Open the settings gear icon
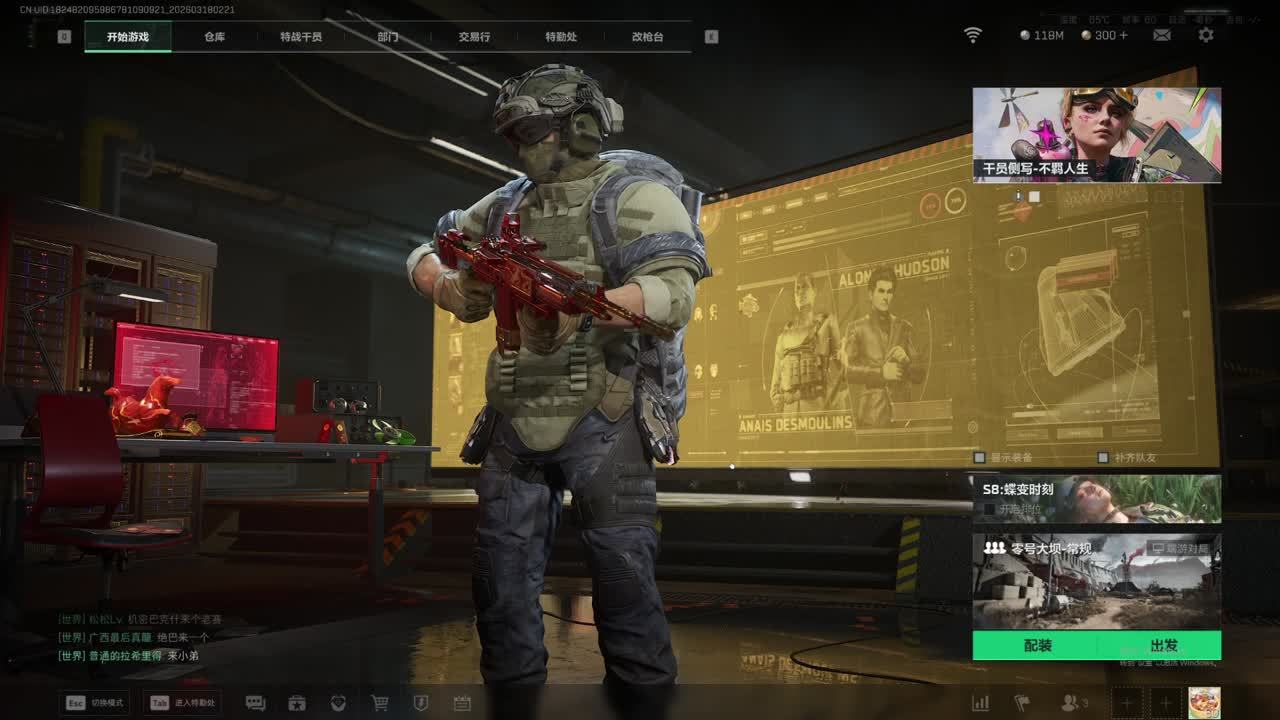 pos(1206,35)
